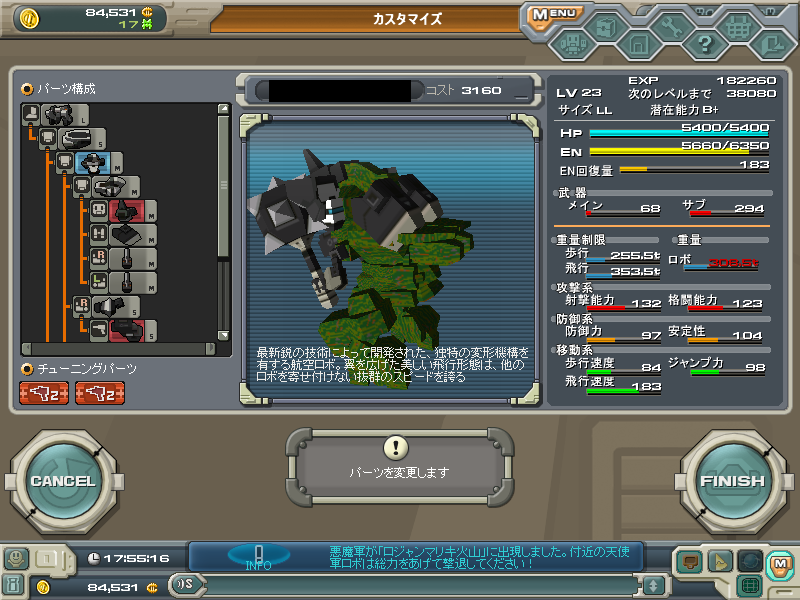Image resolution: width=800 pixels, height=600 pixels.
Task: Click the exit arrow hexagon icon
Action: pos(770,44)
